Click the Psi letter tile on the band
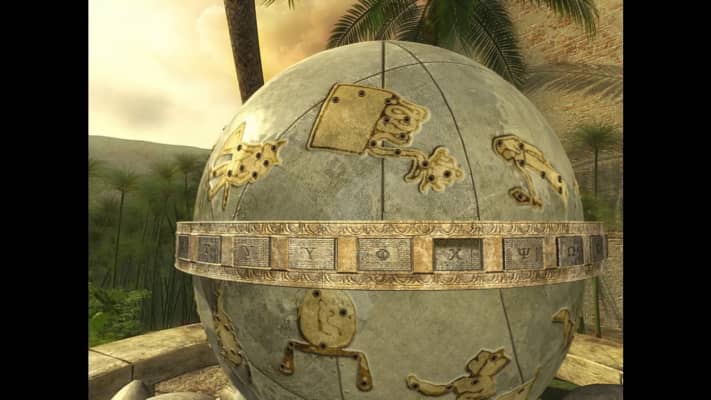The height and width of the screenshot is (400, 711). (x=523, y=252)
